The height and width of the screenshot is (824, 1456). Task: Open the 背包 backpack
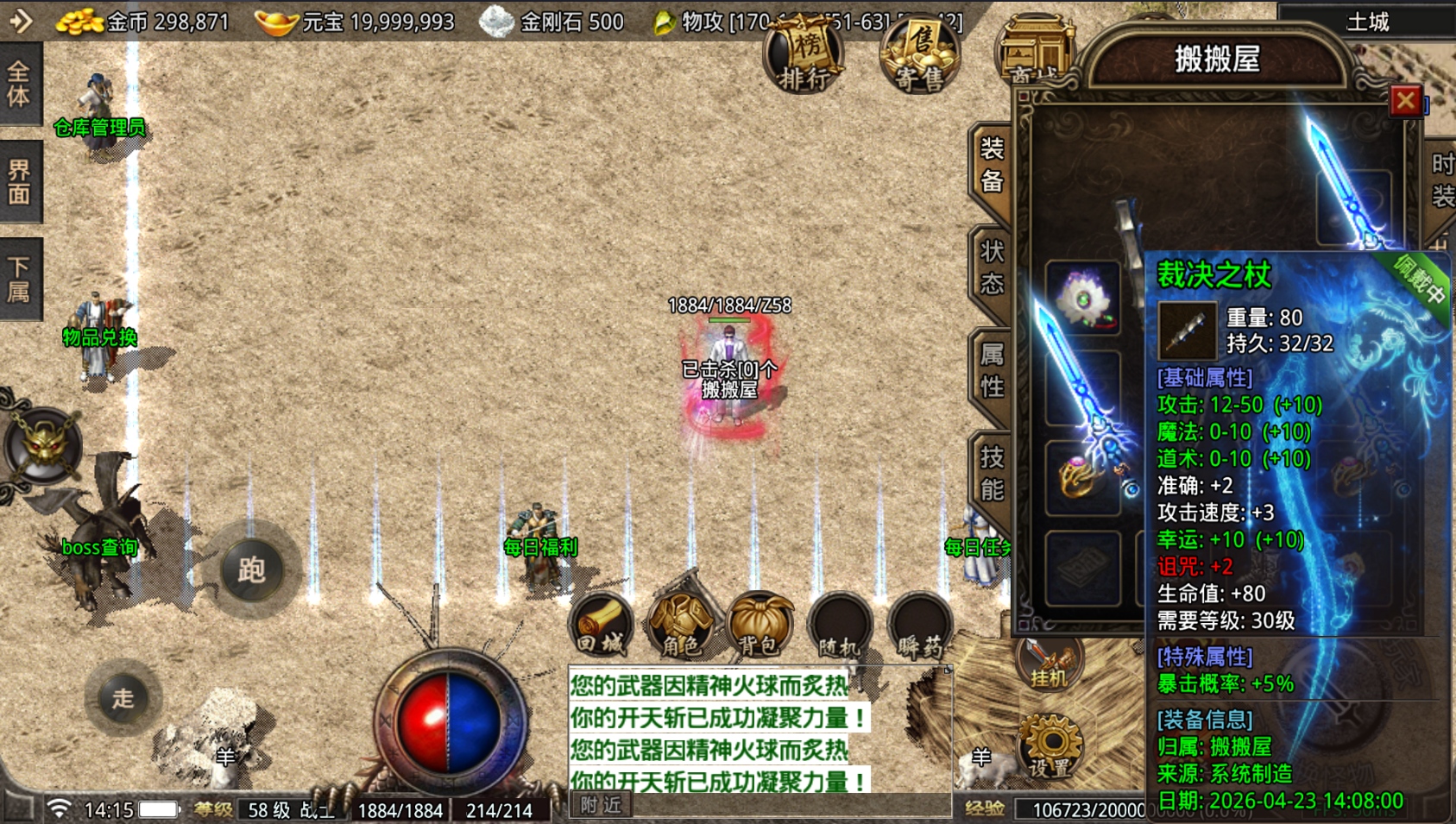760,625
